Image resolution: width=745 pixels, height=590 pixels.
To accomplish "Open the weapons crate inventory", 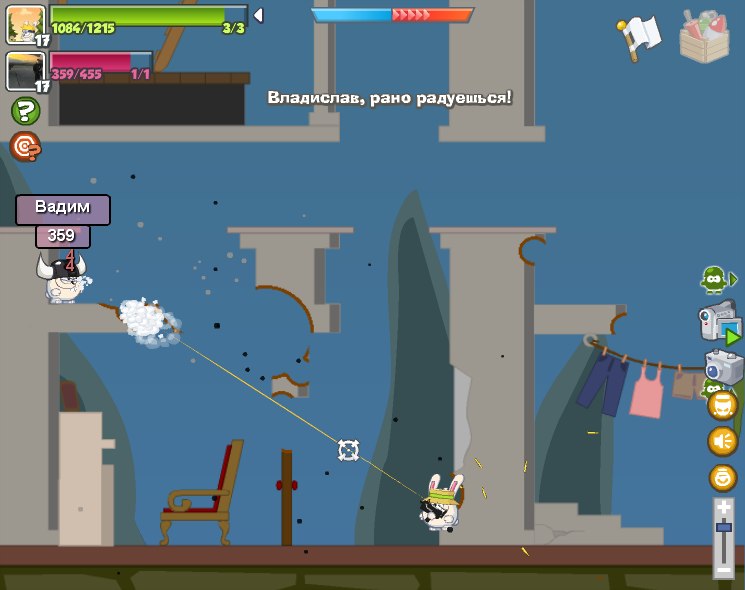I will click(704, 37).
